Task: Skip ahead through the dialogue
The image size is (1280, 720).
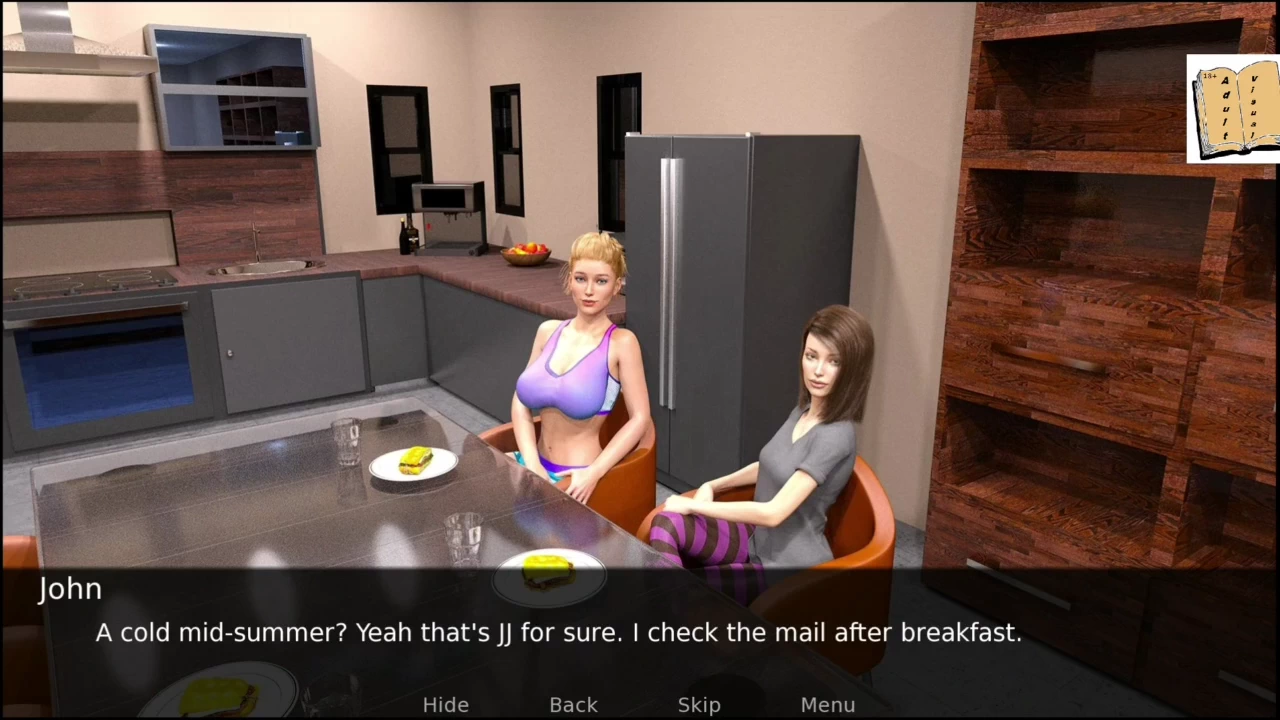Action: (699, 705)
